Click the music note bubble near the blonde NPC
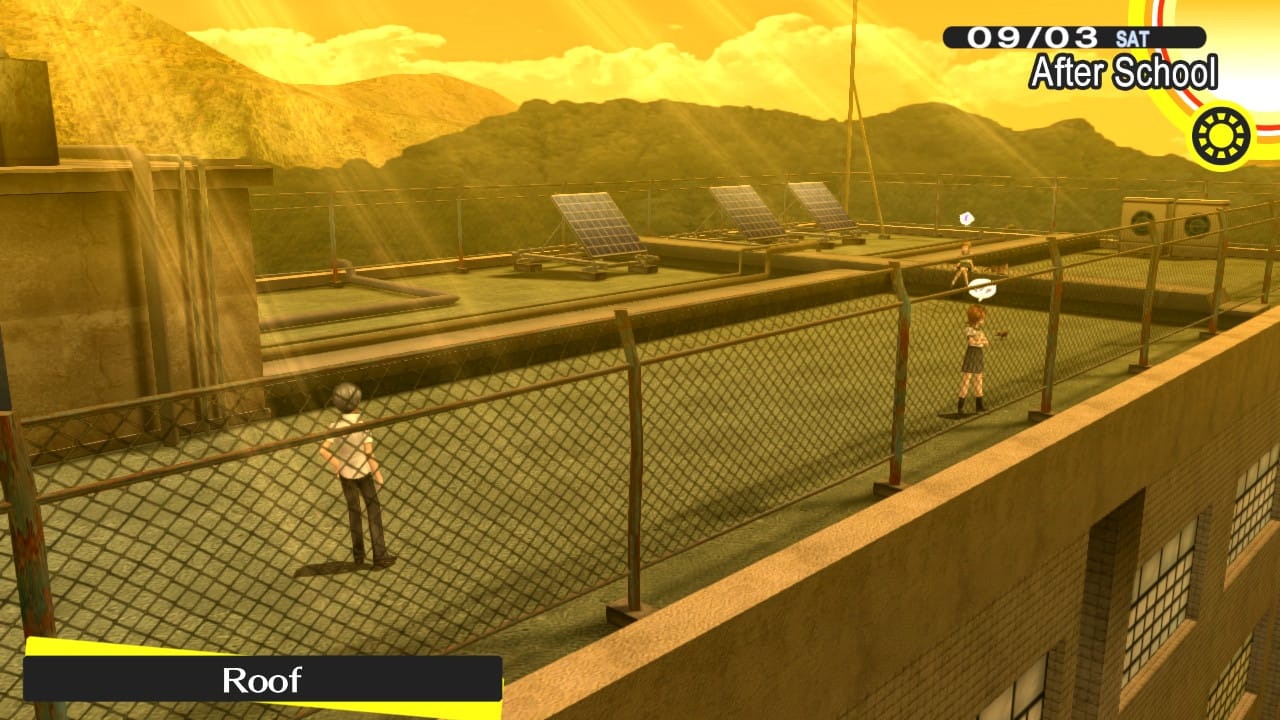The image size is (1280, 720). [x=966, y=217]
